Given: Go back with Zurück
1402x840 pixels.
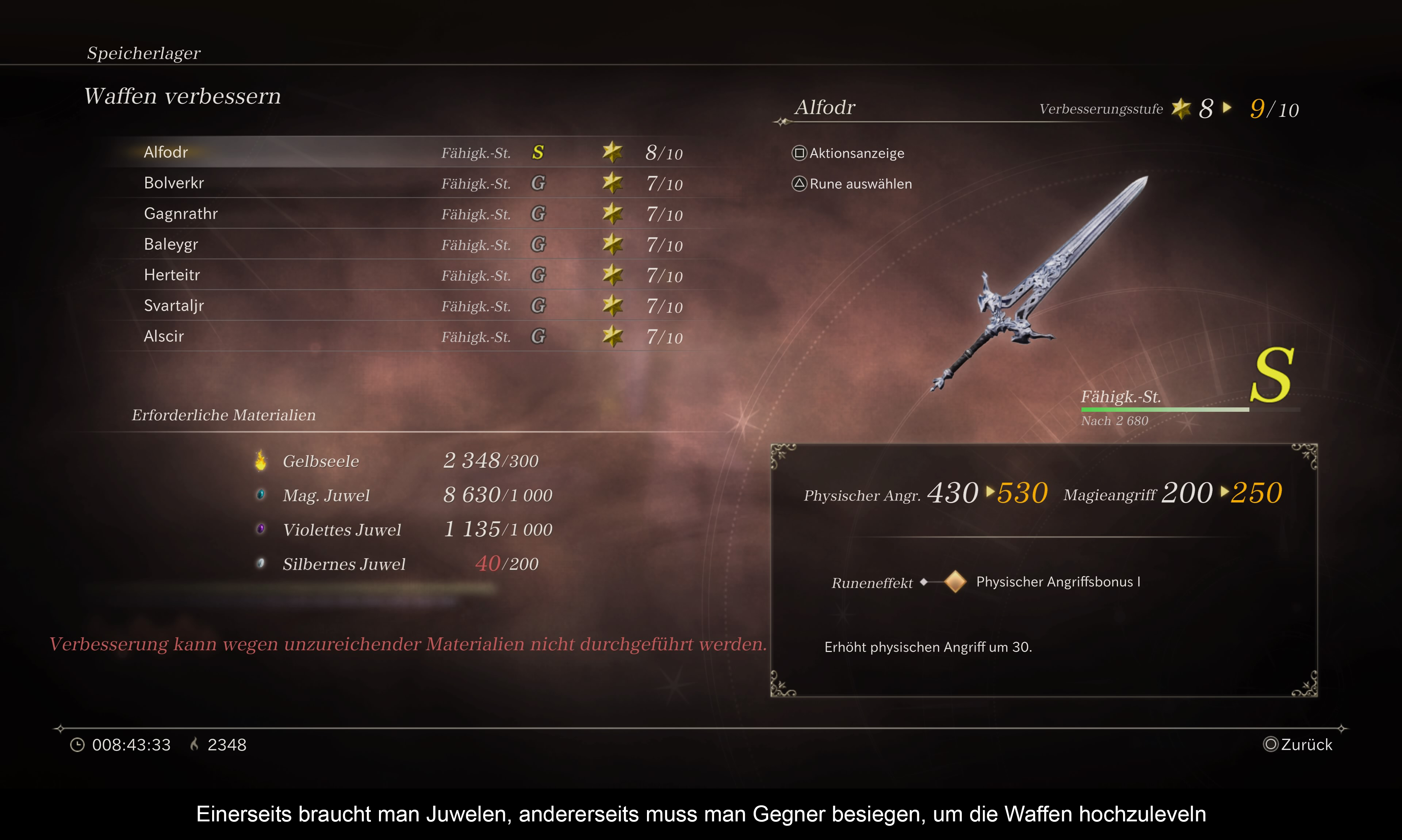Looking at the screenshot, I should pyautogui.click(x=1298, y=744).
